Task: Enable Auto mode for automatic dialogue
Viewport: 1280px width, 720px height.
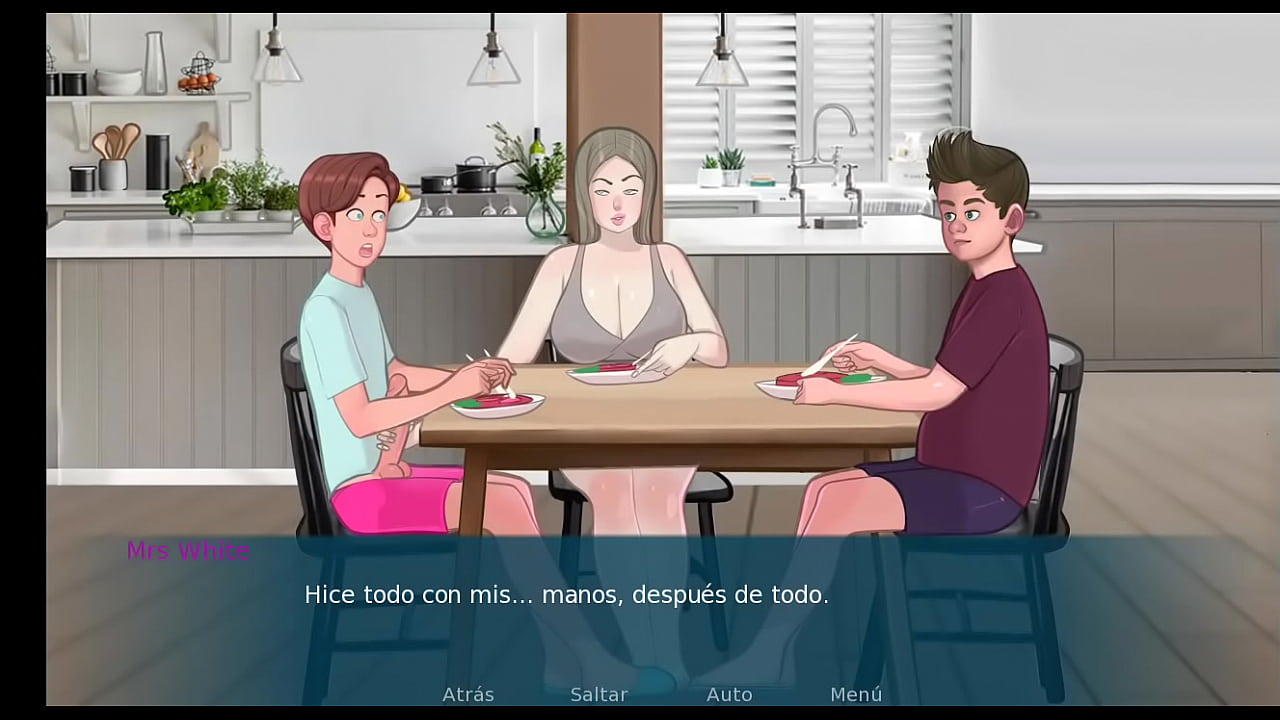Action: pyautogui.click(x=730, y=693)
